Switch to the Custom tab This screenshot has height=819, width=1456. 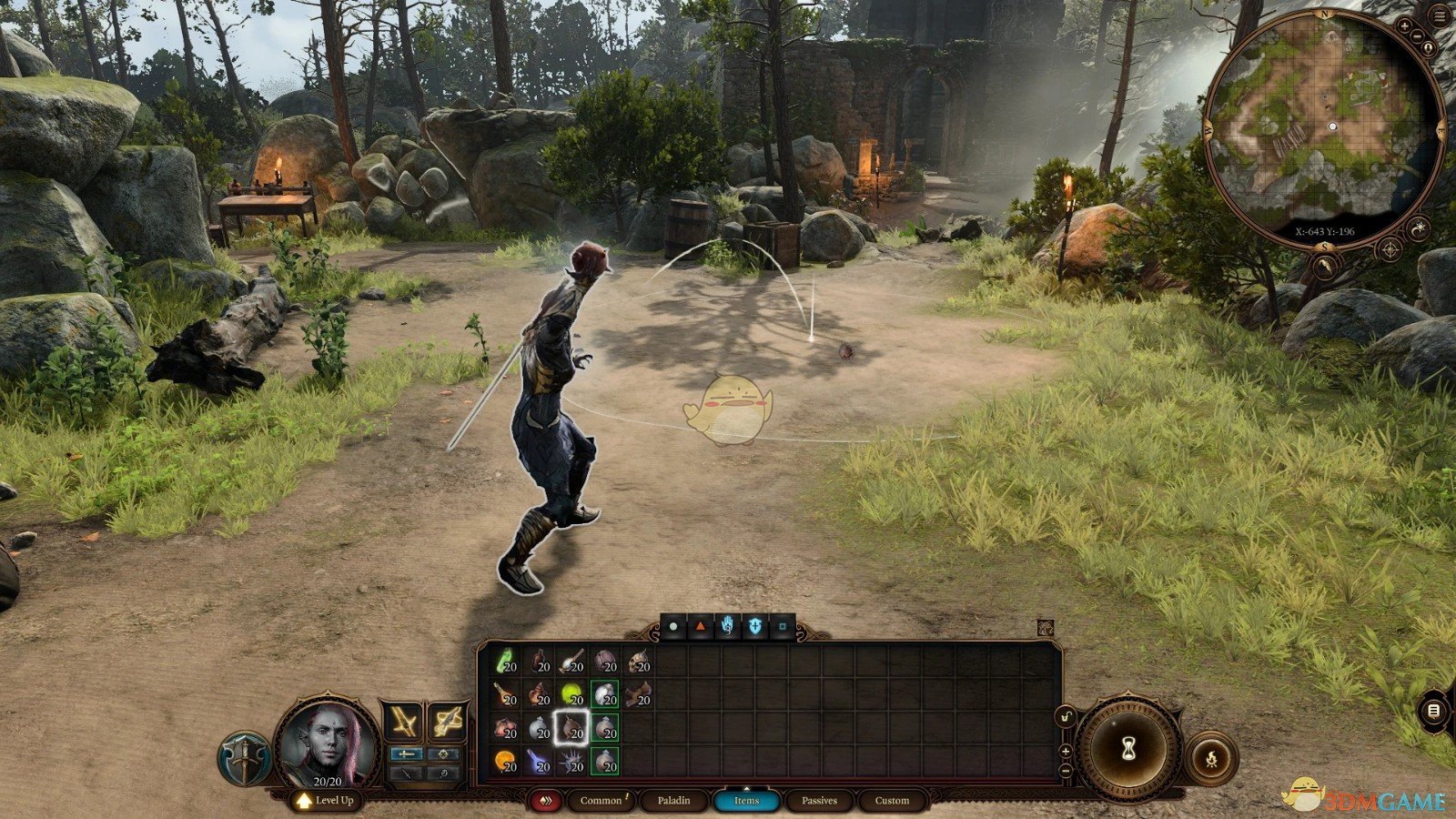click(x=892, y=801)
